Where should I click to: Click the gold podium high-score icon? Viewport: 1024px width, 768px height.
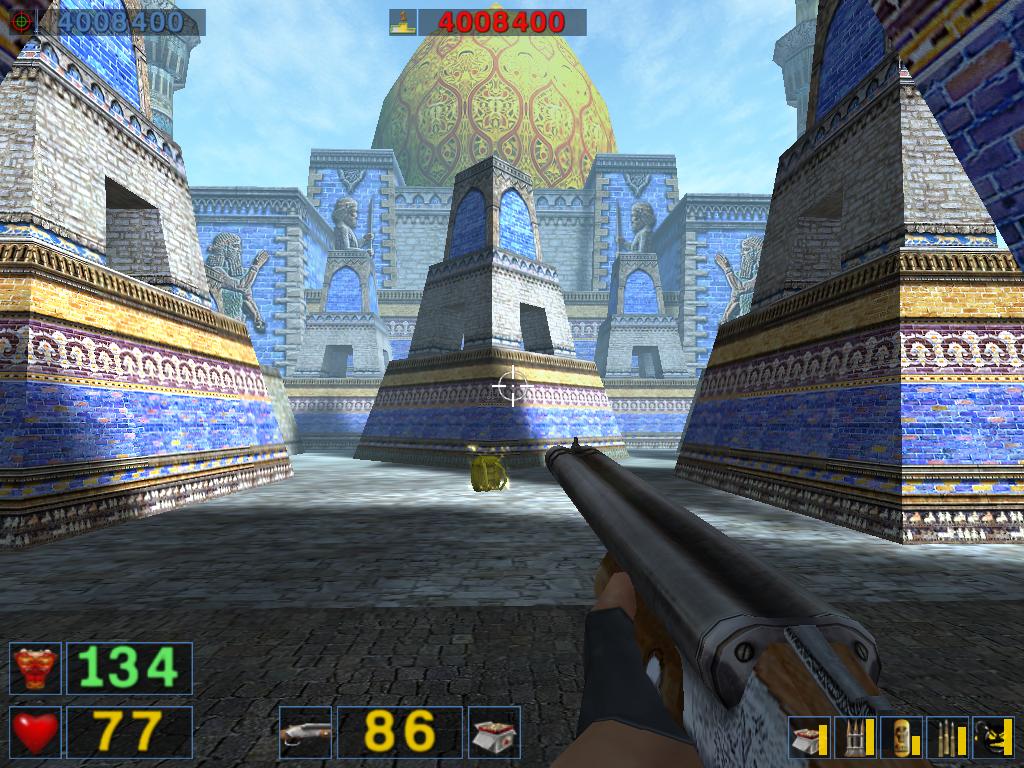(403, 22)
